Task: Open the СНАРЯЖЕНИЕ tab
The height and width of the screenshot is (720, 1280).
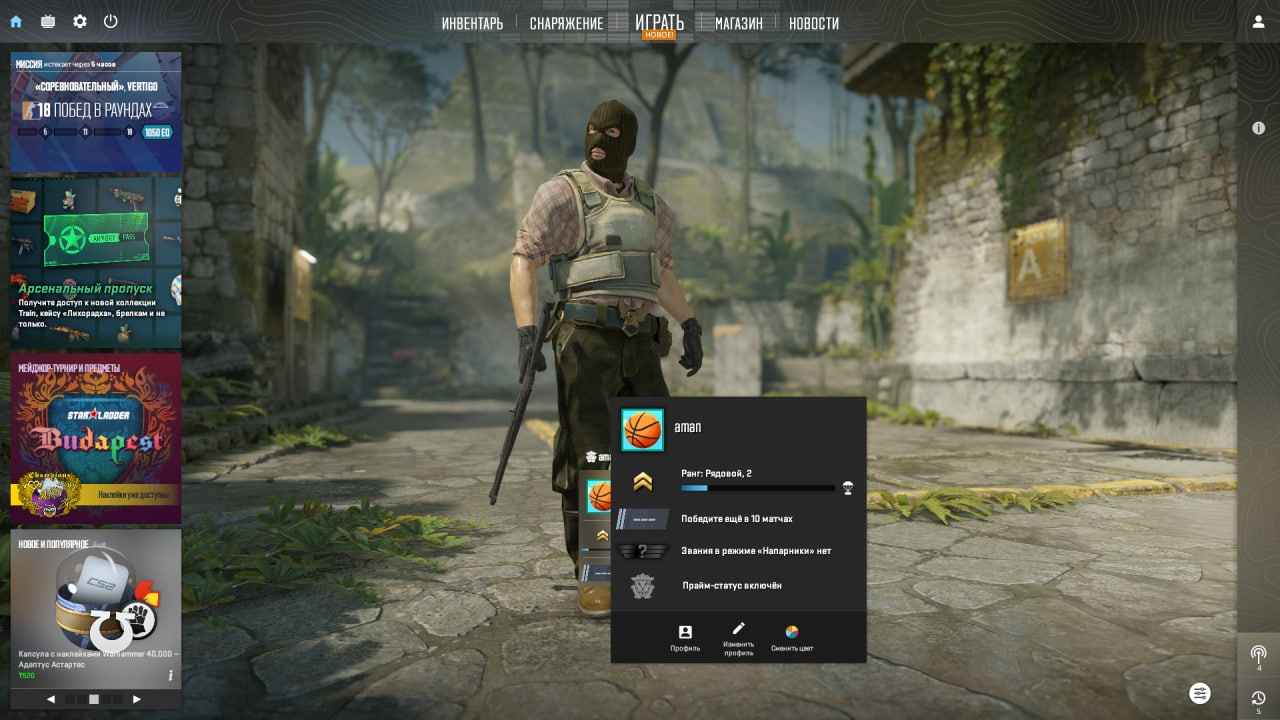Action: coord(566,23)
